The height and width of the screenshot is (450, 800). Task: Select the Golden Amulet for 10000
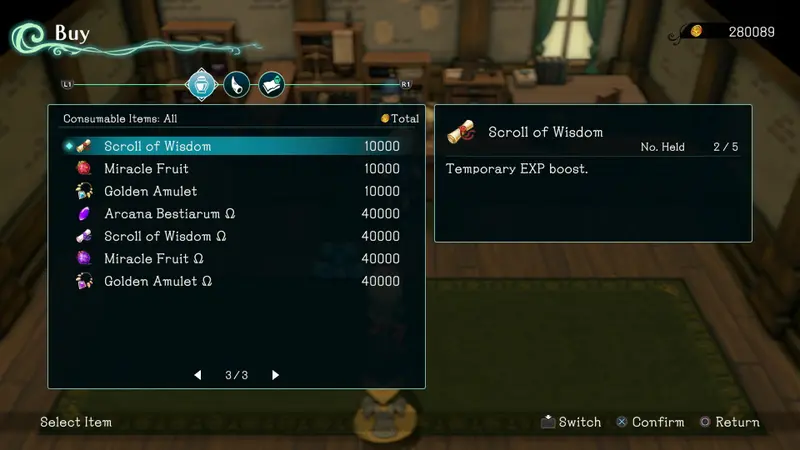(x=151, y=191)
